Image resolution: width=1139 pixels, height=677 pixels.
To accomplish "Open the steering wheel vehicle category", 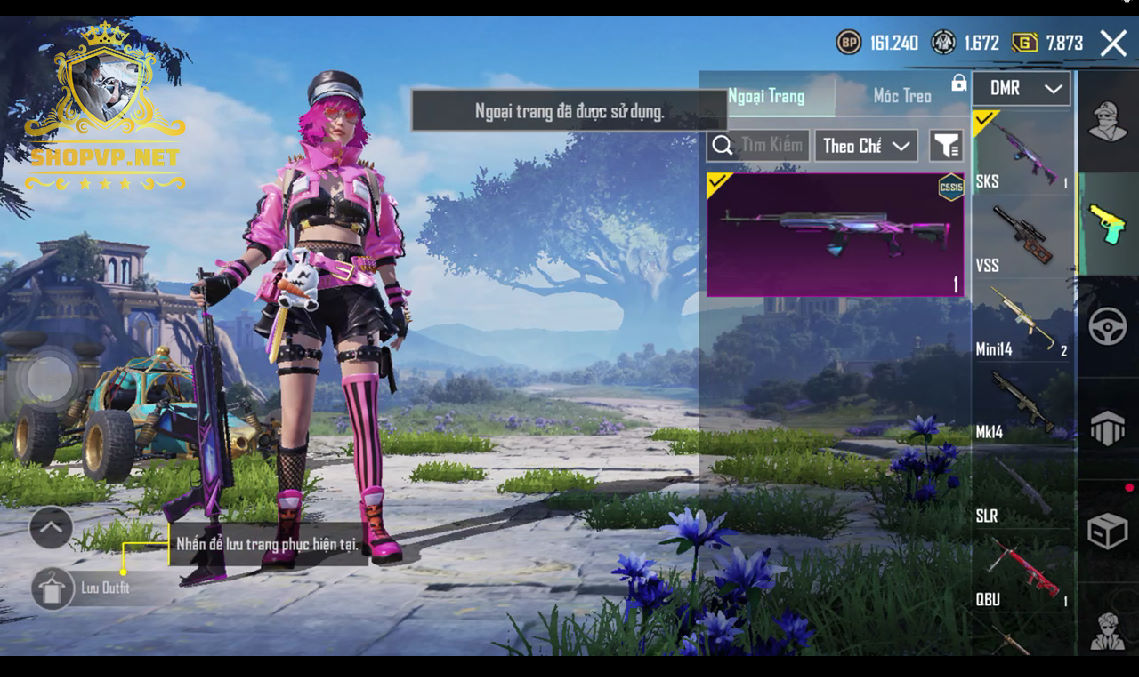I will click(1108, 327).
